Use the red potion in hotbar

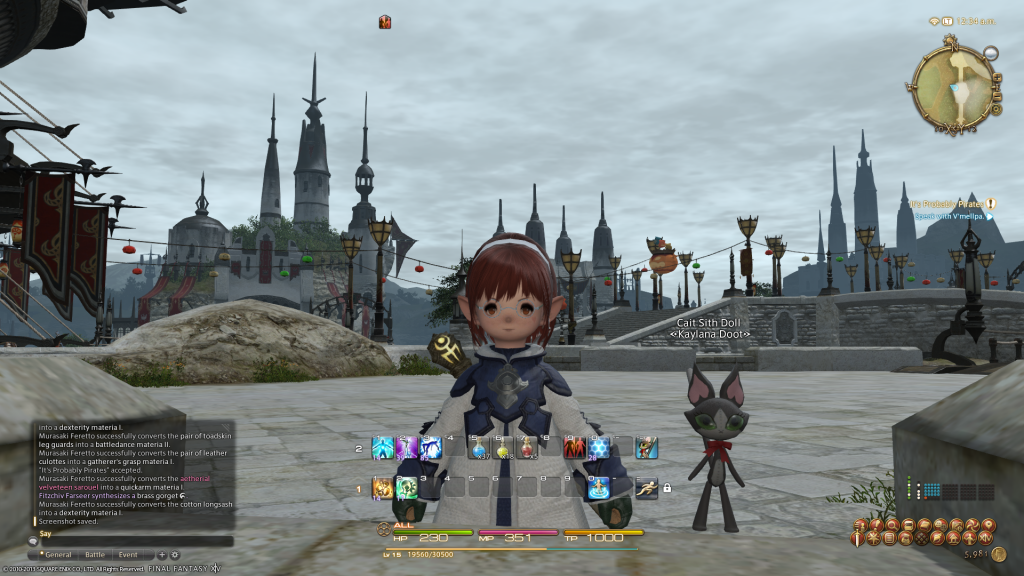click(x=527, y=448)
